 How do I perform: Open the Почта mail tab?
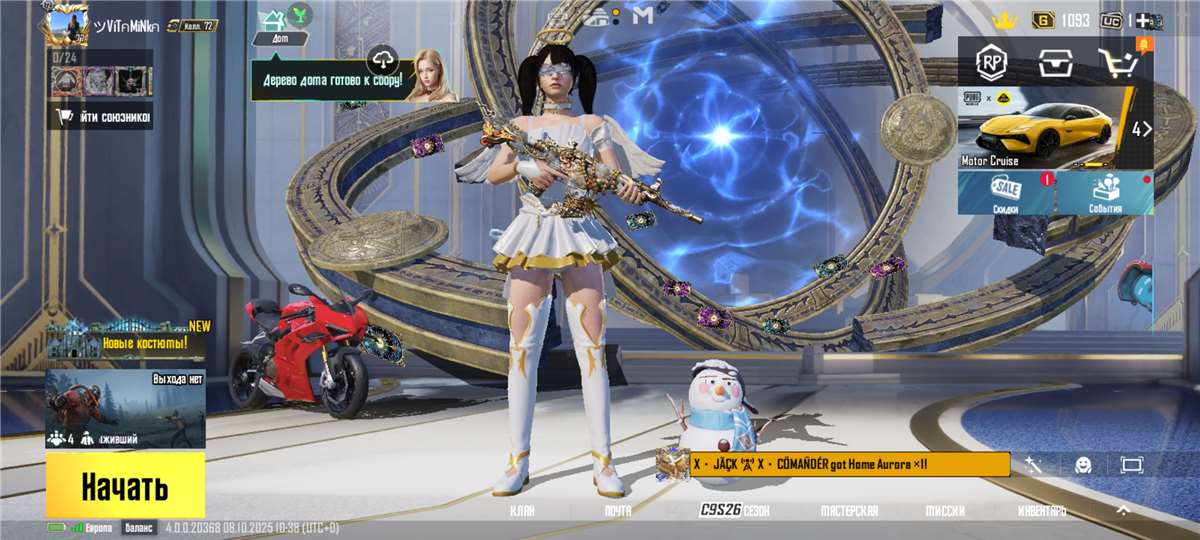618,511
